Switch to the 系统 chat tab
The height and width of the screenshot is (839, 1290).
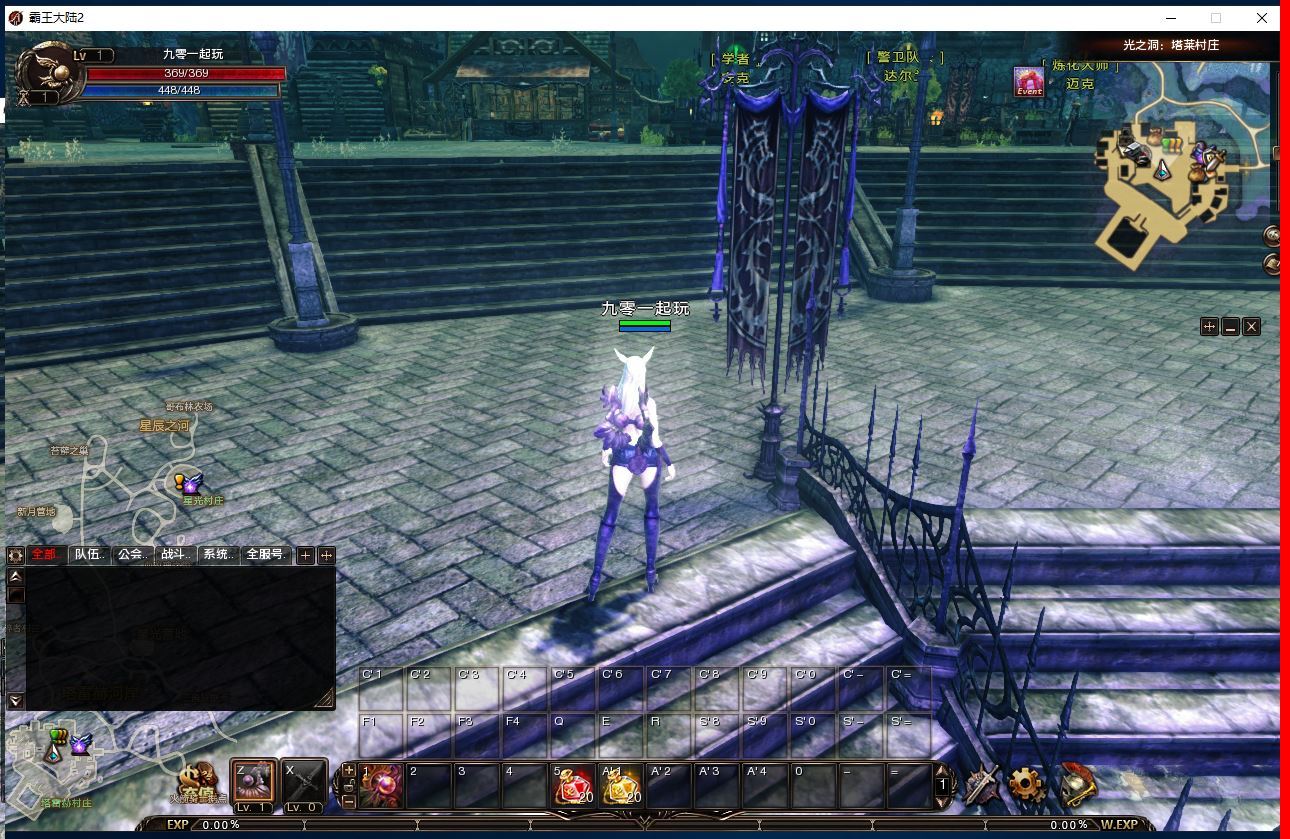pos(219,554)
